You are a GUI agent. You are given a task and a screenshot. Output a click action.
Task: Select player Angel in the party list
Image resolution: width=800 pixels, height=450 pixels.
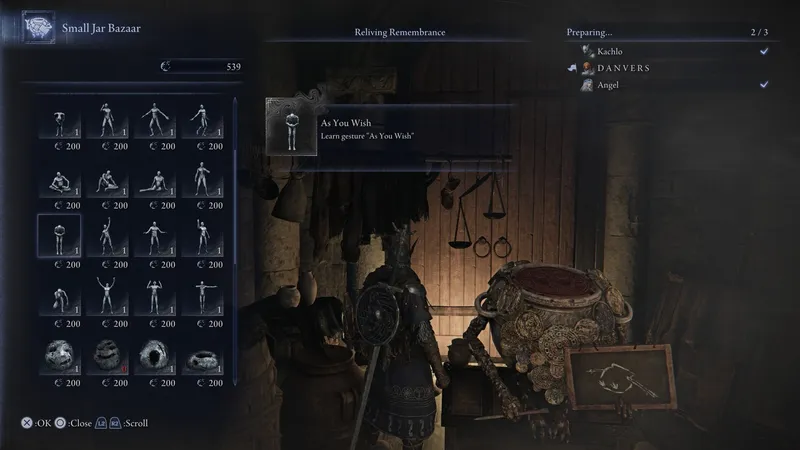[x=609, y=85]
